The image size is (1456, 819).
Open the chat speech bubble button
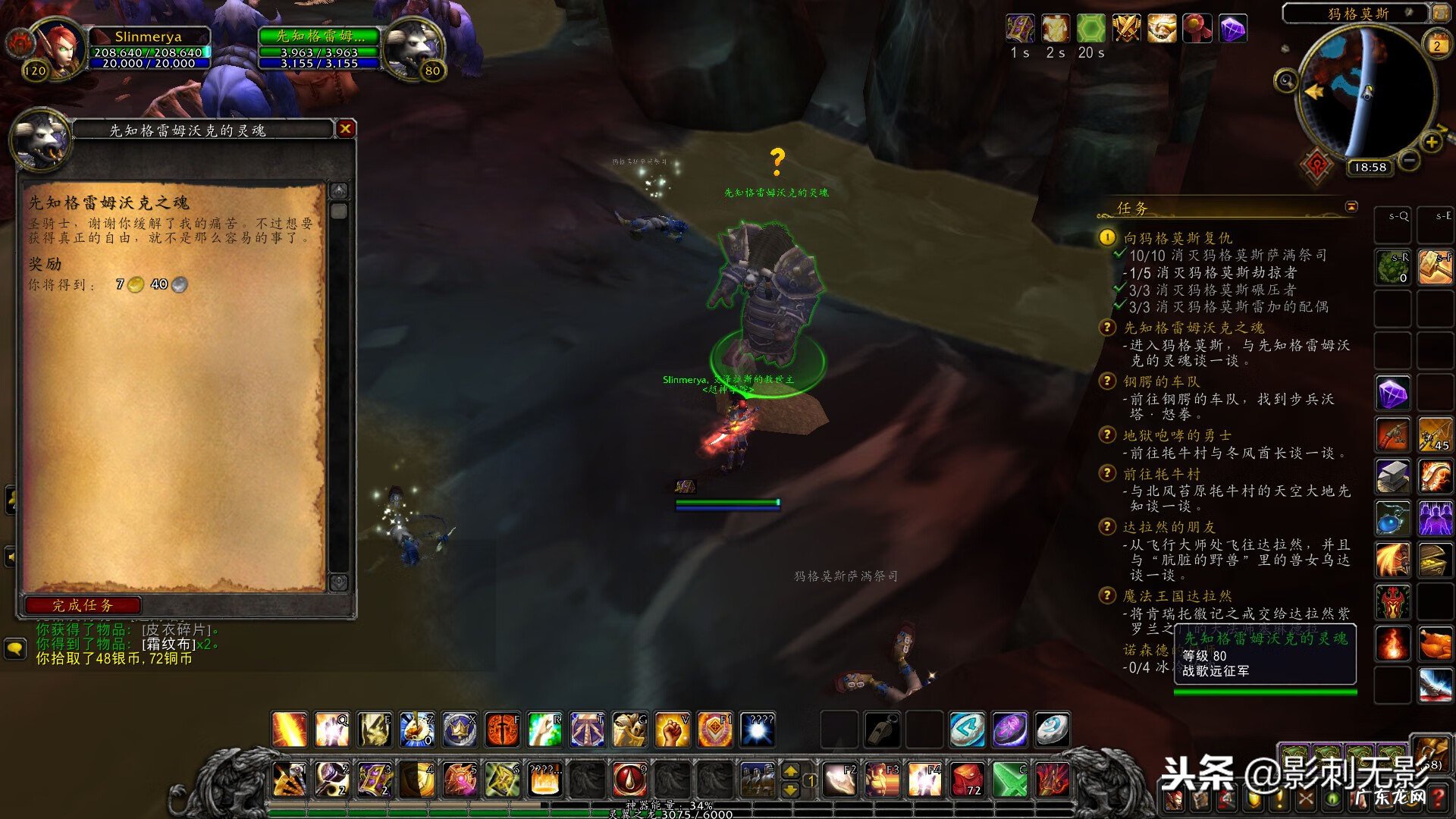click(x=15, y=649)
